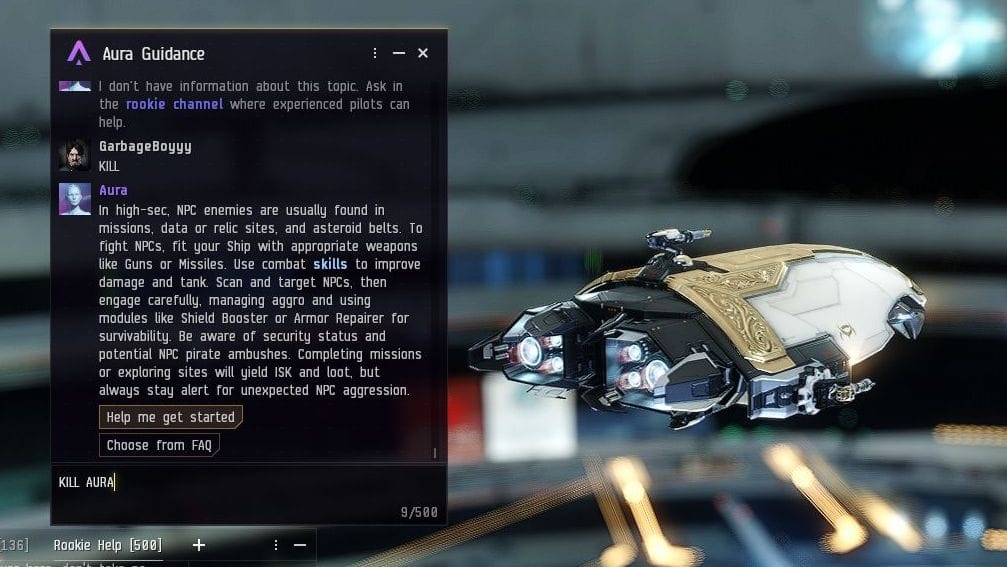Follow the highlighted skills link
Image resolution: width=1007 pixels, height=567 pixels.
tap(330, 264)
